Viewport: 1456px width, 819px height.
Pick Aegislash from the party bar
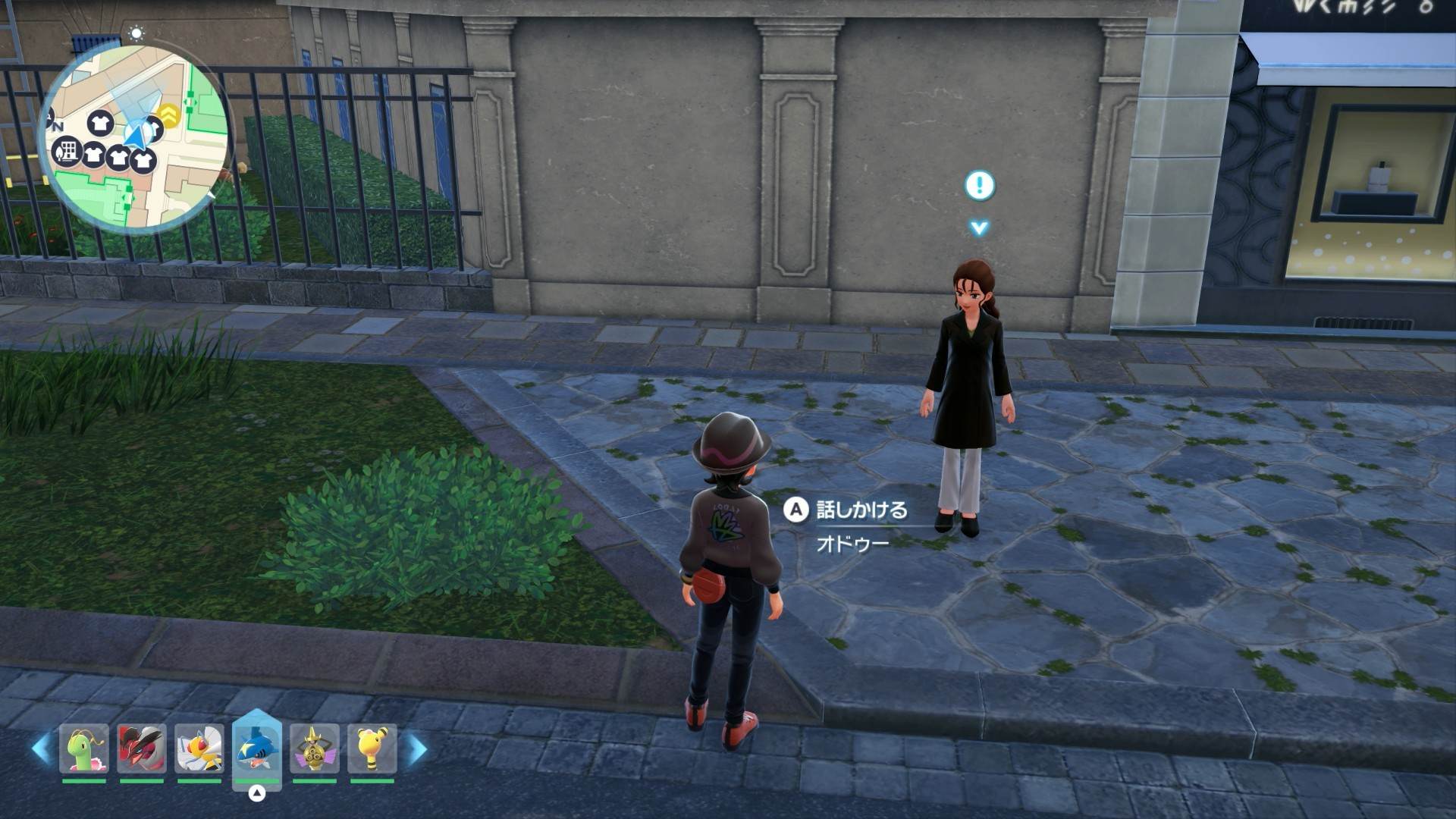pyautogui.click(x=315, y=749)
